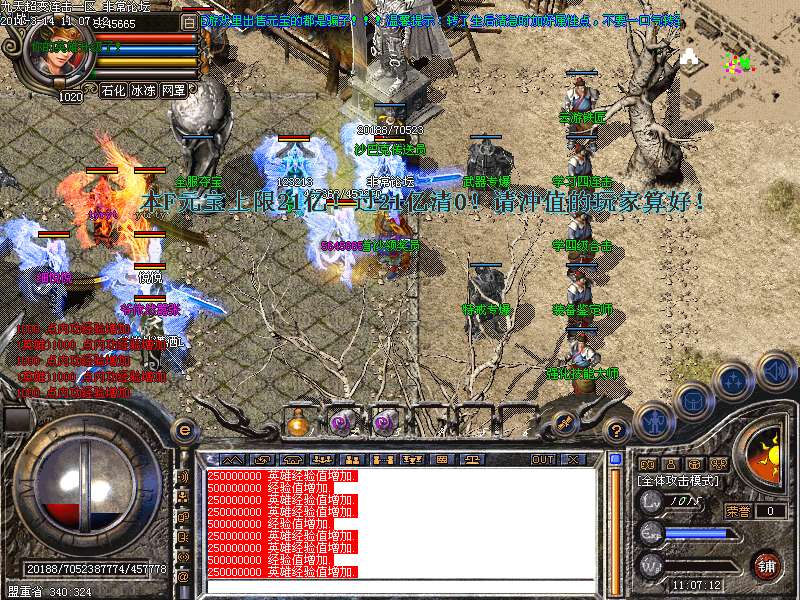Screen dimensions: 800x600
Task: Close the chat panel with X button
Action: (573, 459)
